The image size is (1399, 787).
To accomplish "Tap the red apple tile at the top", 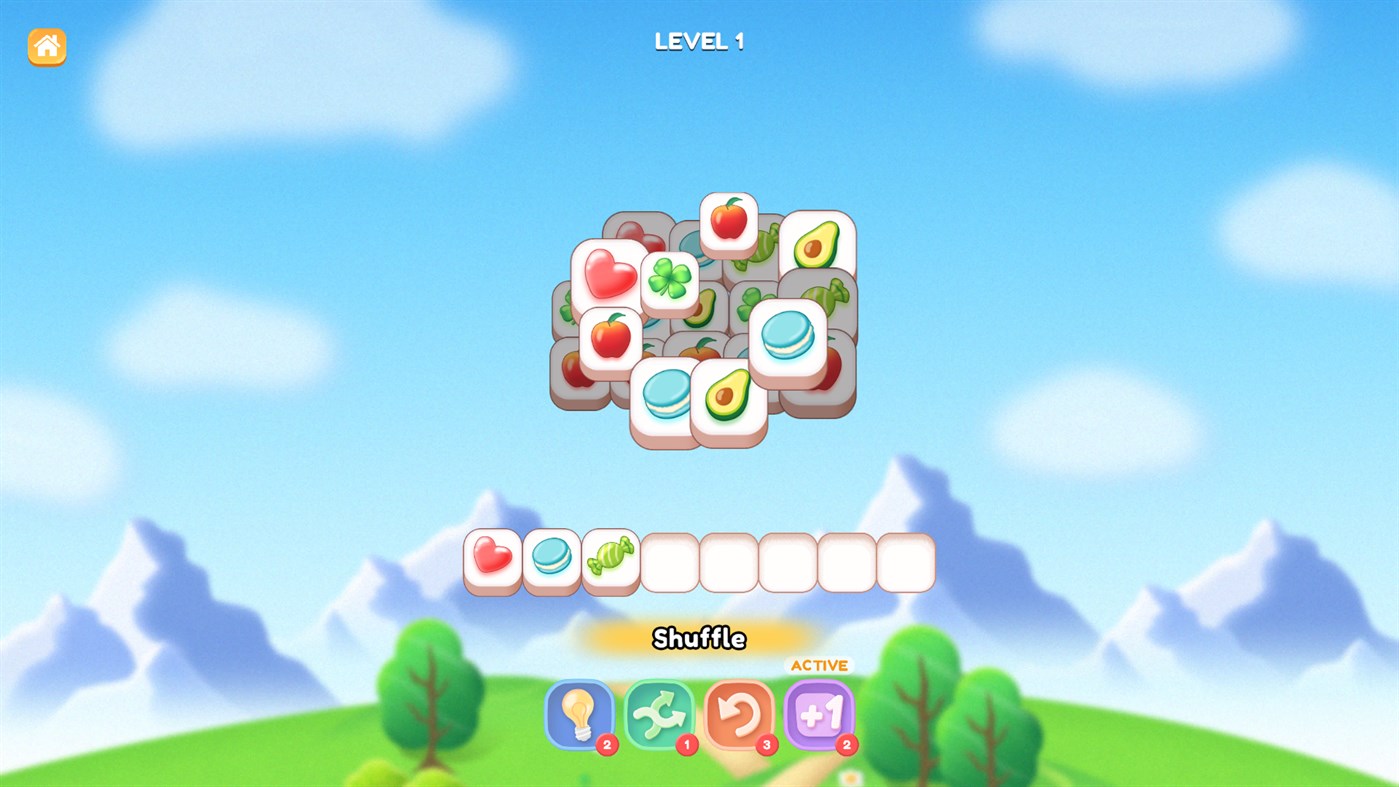I will point(729,218).
